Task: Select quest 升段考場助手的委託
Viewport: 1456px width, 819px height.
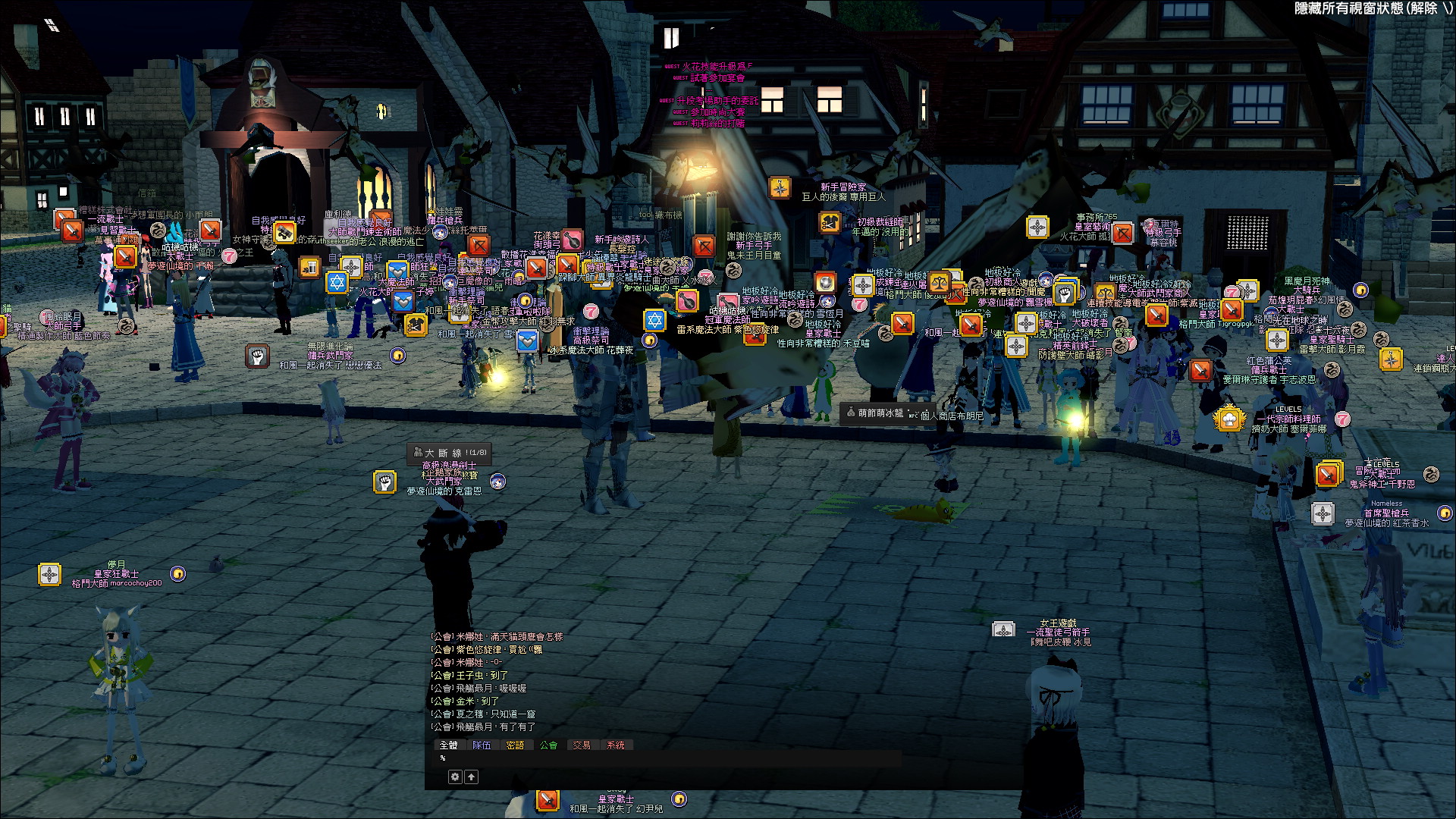Action: pyautogui.click(x=717, y=101)
